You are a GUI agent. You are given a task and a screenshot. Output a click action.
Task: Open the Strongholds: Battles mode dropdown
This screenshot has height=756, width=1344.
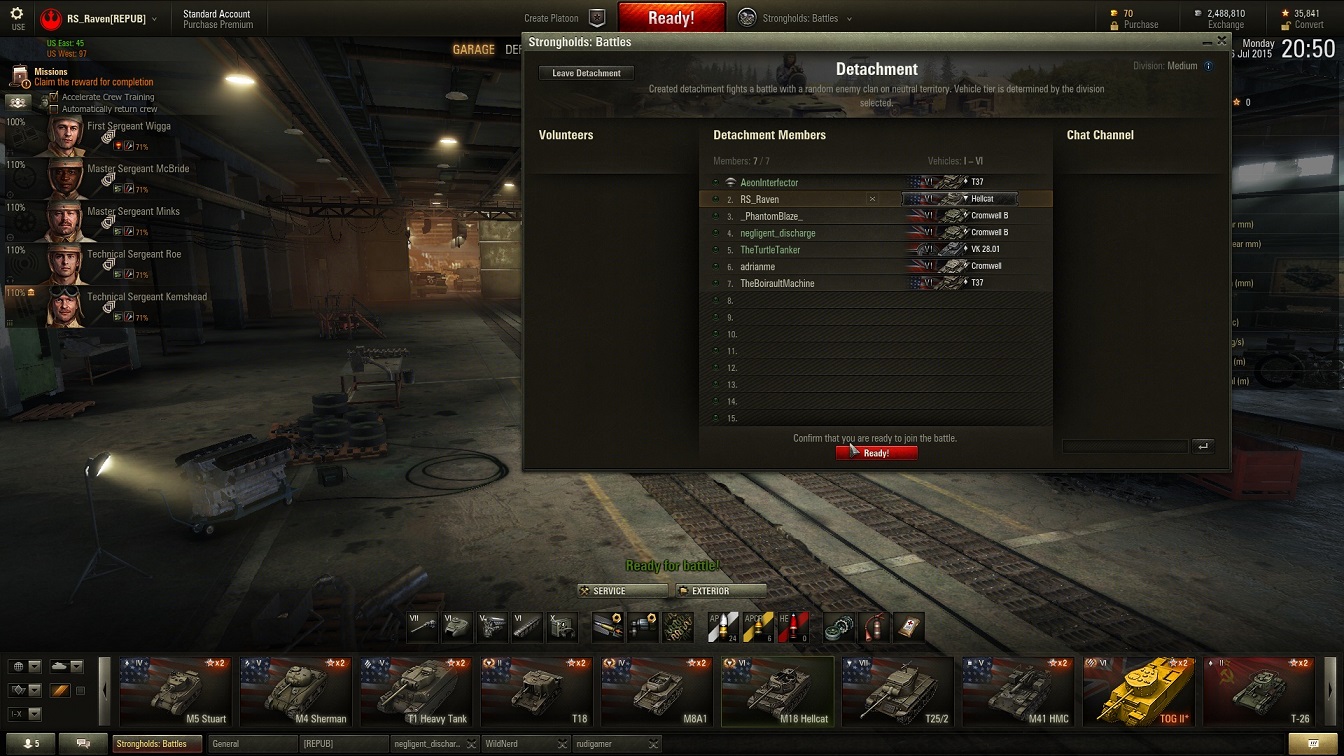click(796, 18)
